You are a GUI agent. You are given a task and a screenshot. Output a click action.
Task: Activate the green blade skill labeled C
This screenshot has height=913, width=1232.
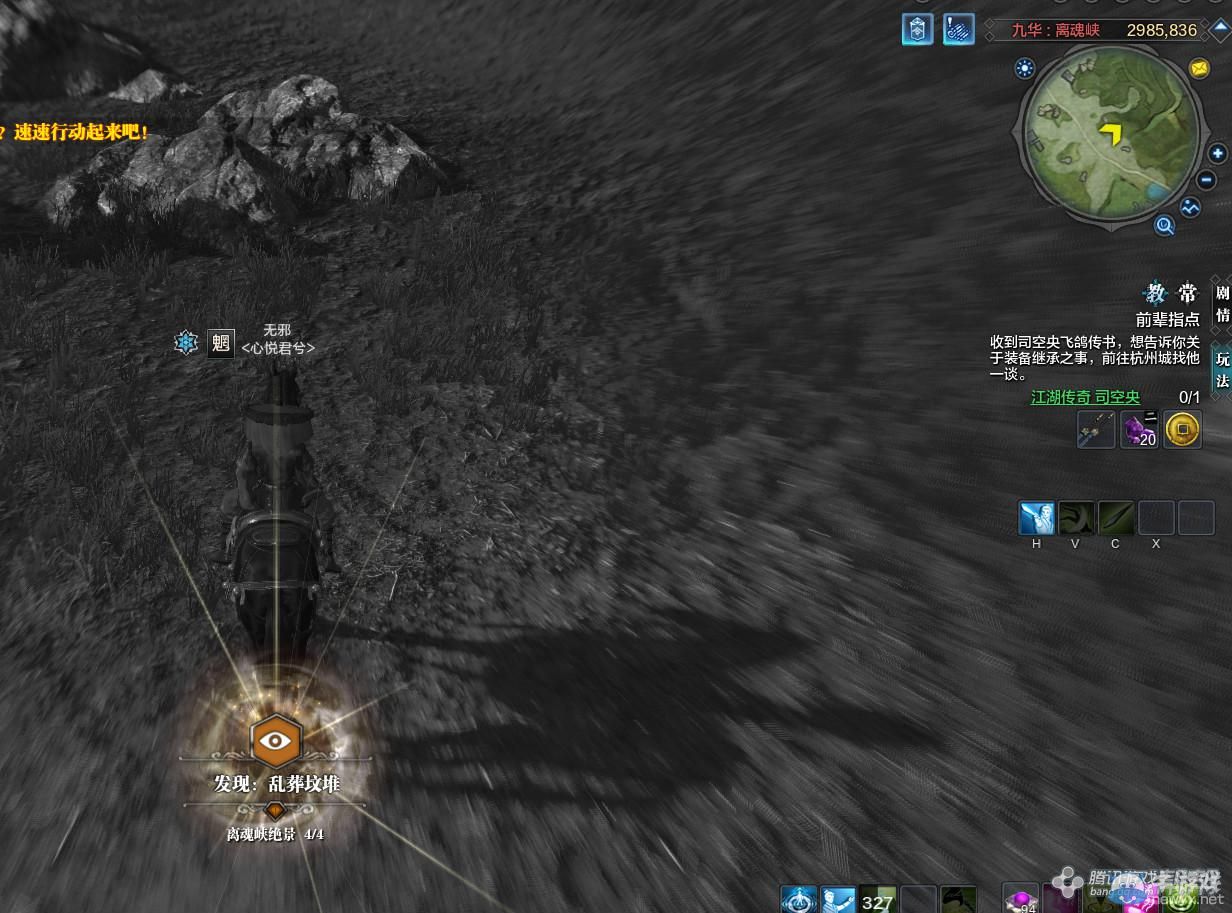1116,518
